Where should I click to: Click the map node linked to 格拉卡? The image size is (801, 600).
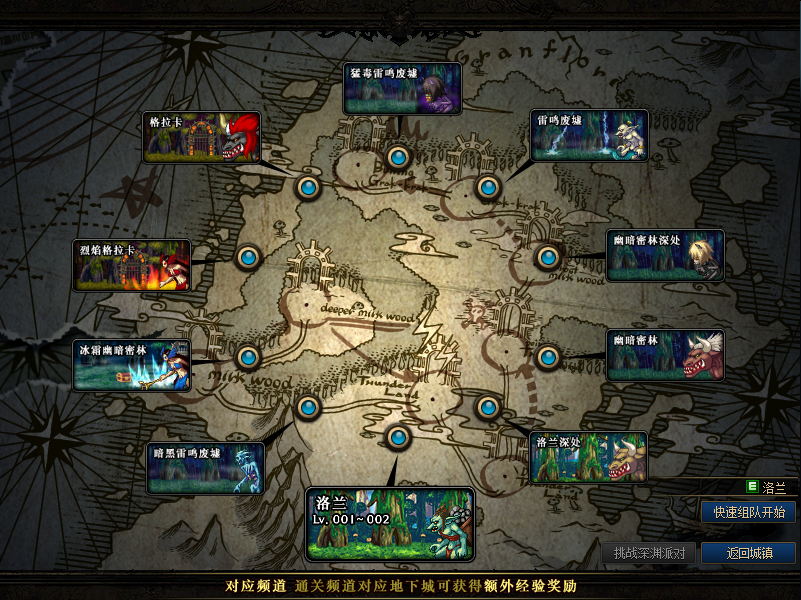[308, 186]
